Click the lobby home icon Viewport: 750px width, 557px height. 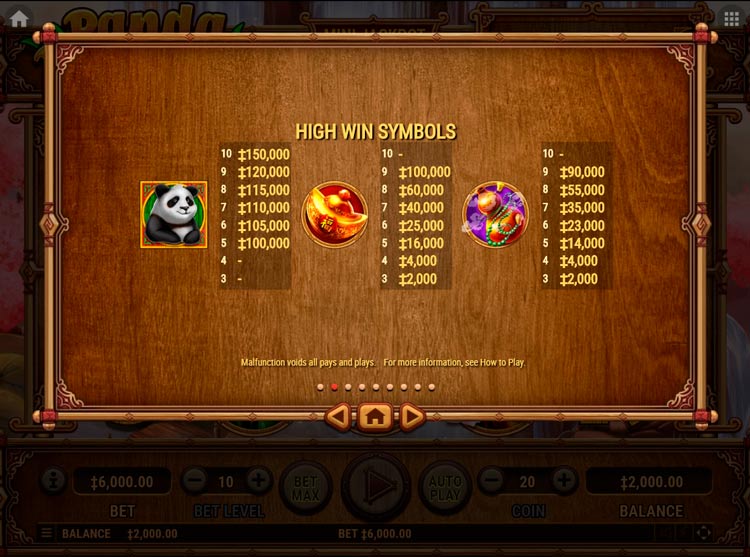[19, 17]
